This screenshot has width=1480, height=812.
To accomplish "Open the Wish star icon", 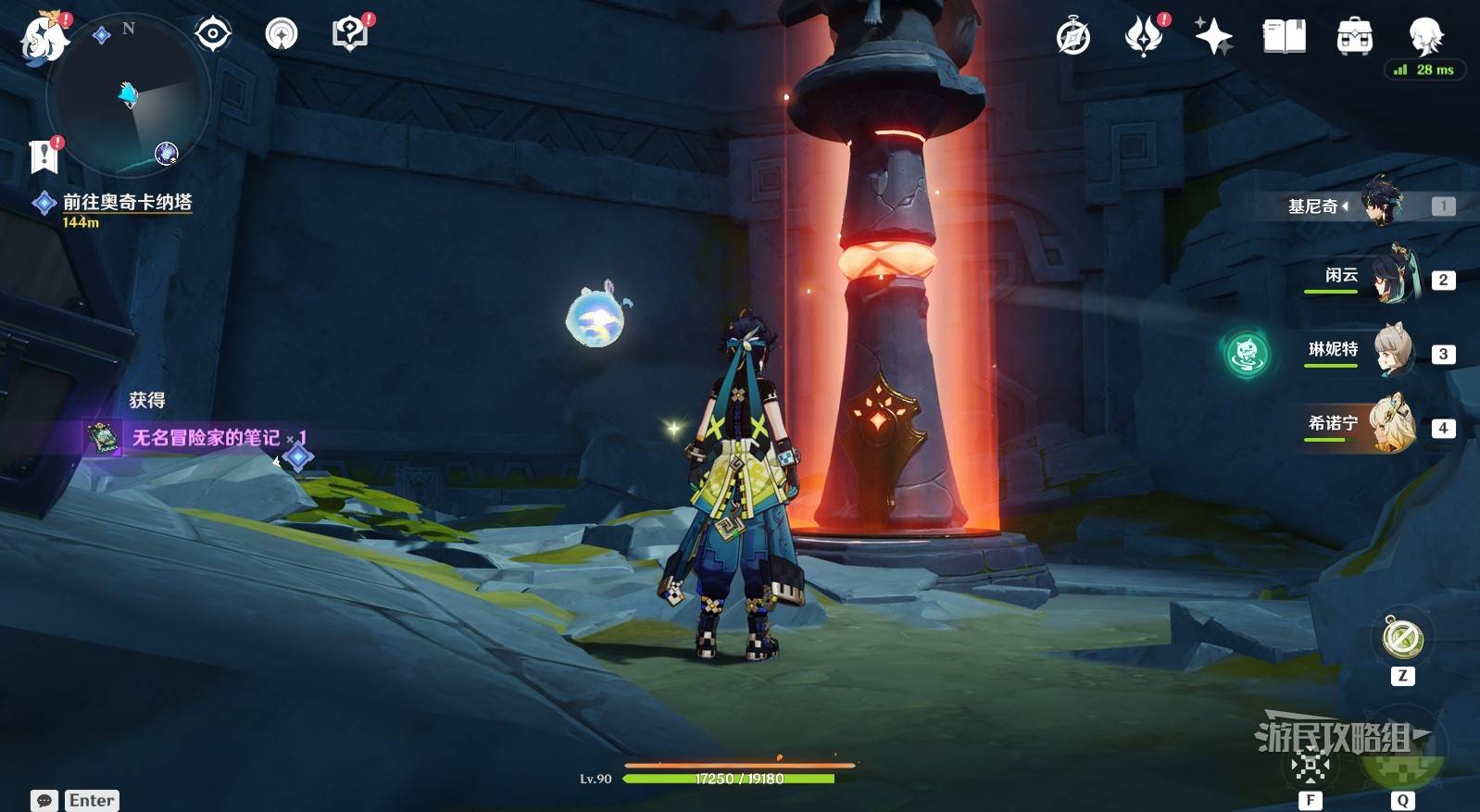I will click(1213, 37).
